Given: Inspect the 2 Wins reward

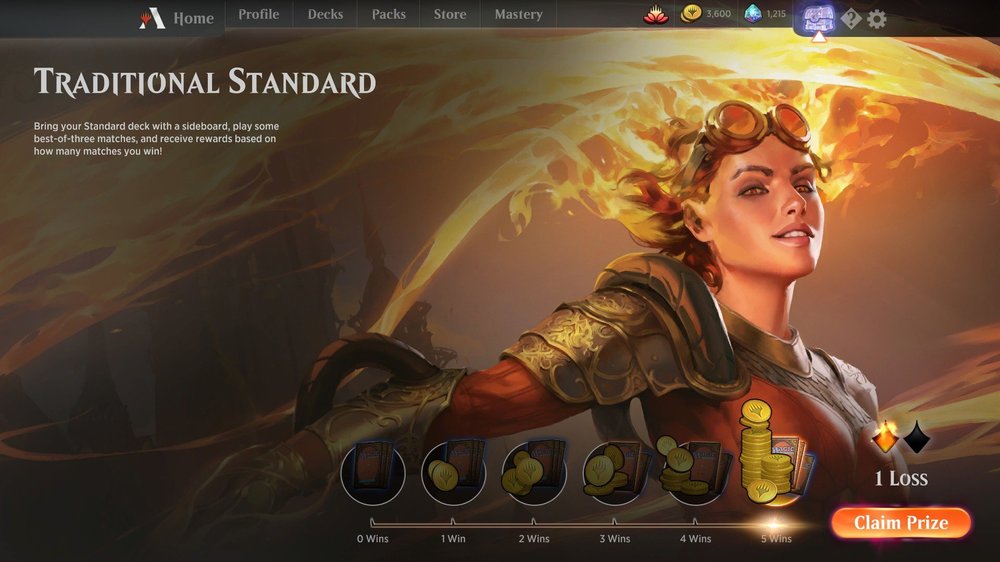Looking at the screenshot, I should click(x=533, y=472).
